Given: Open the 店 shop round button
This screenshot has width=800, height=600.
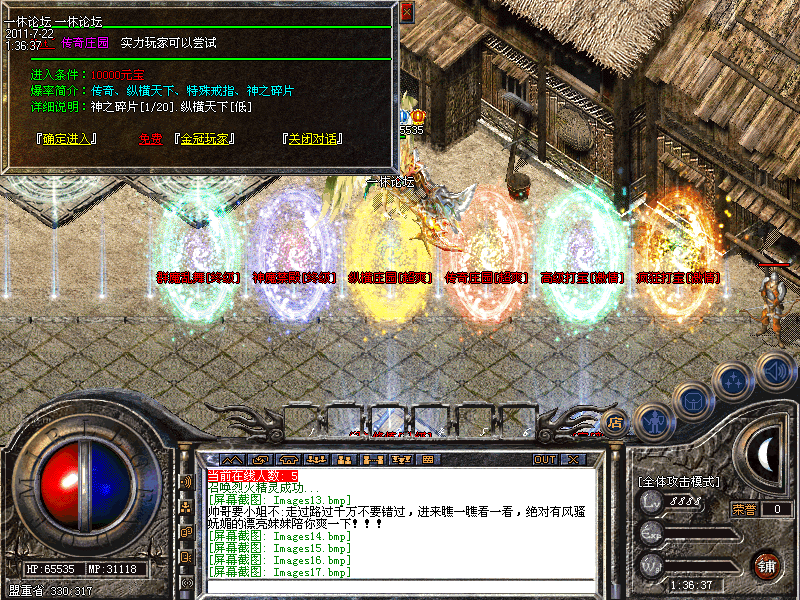Looking at the screenshot, I should [615, 420].
